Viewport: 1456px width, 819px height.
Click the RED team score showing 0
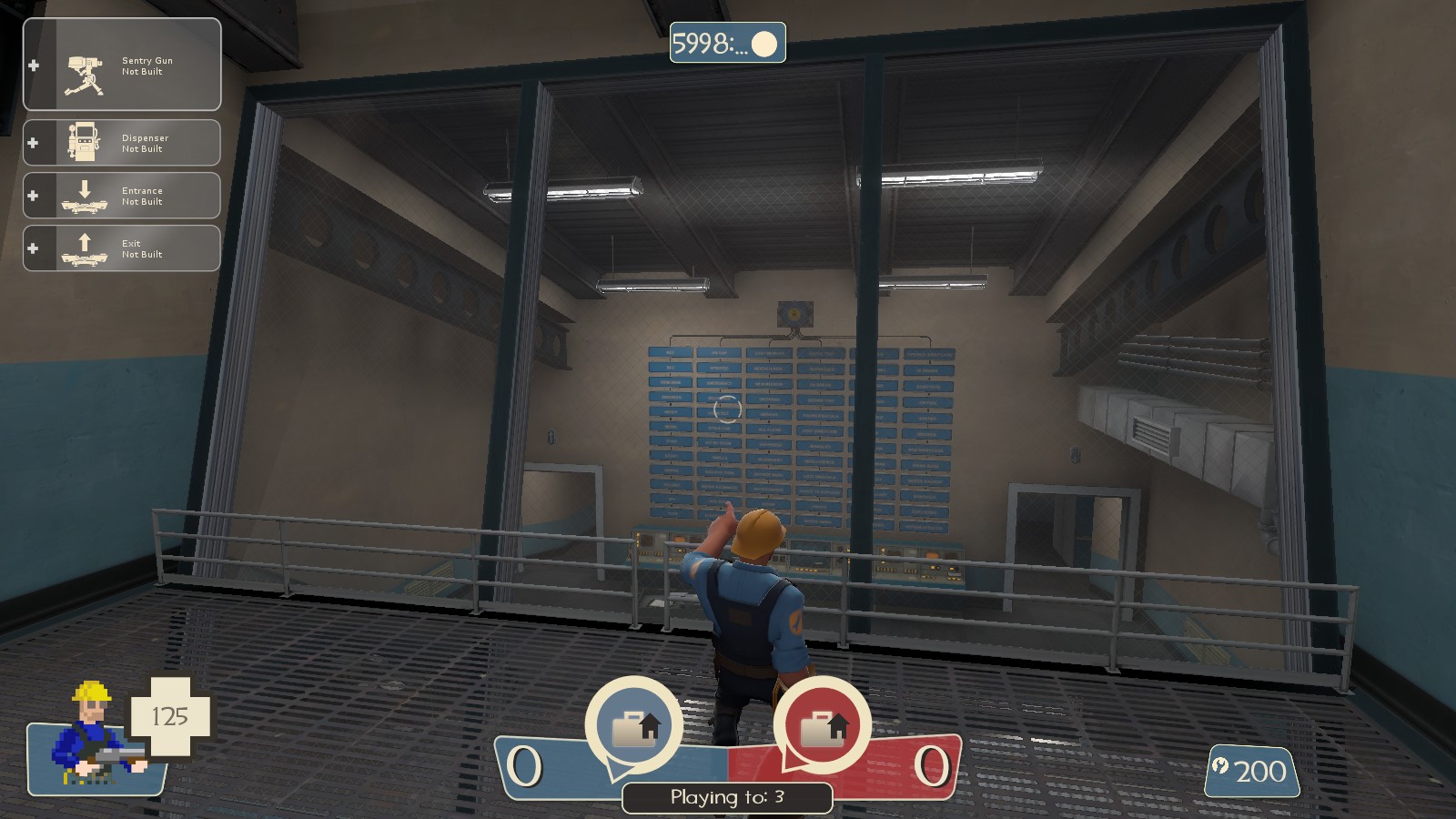point(933,766)
